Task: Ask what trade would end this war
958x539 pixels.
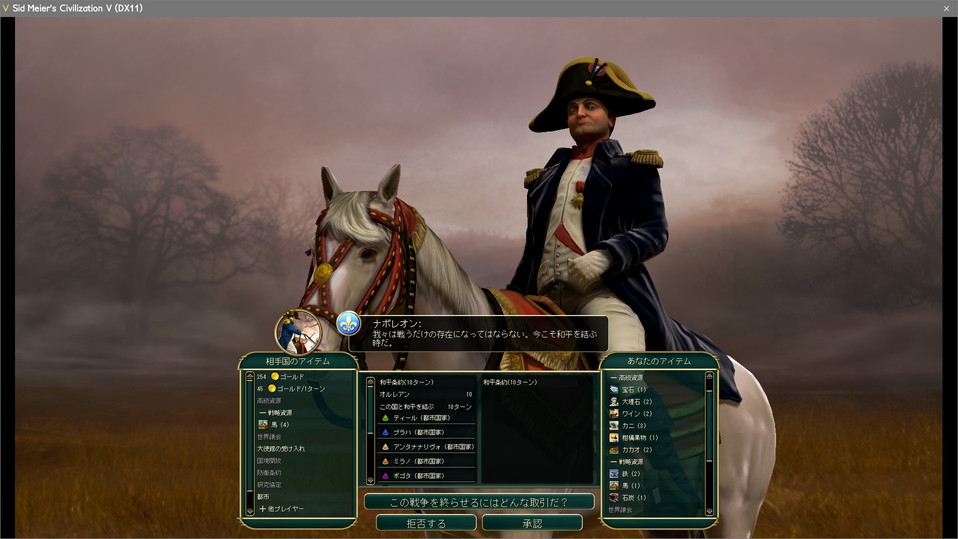Action: pos(479,501)
